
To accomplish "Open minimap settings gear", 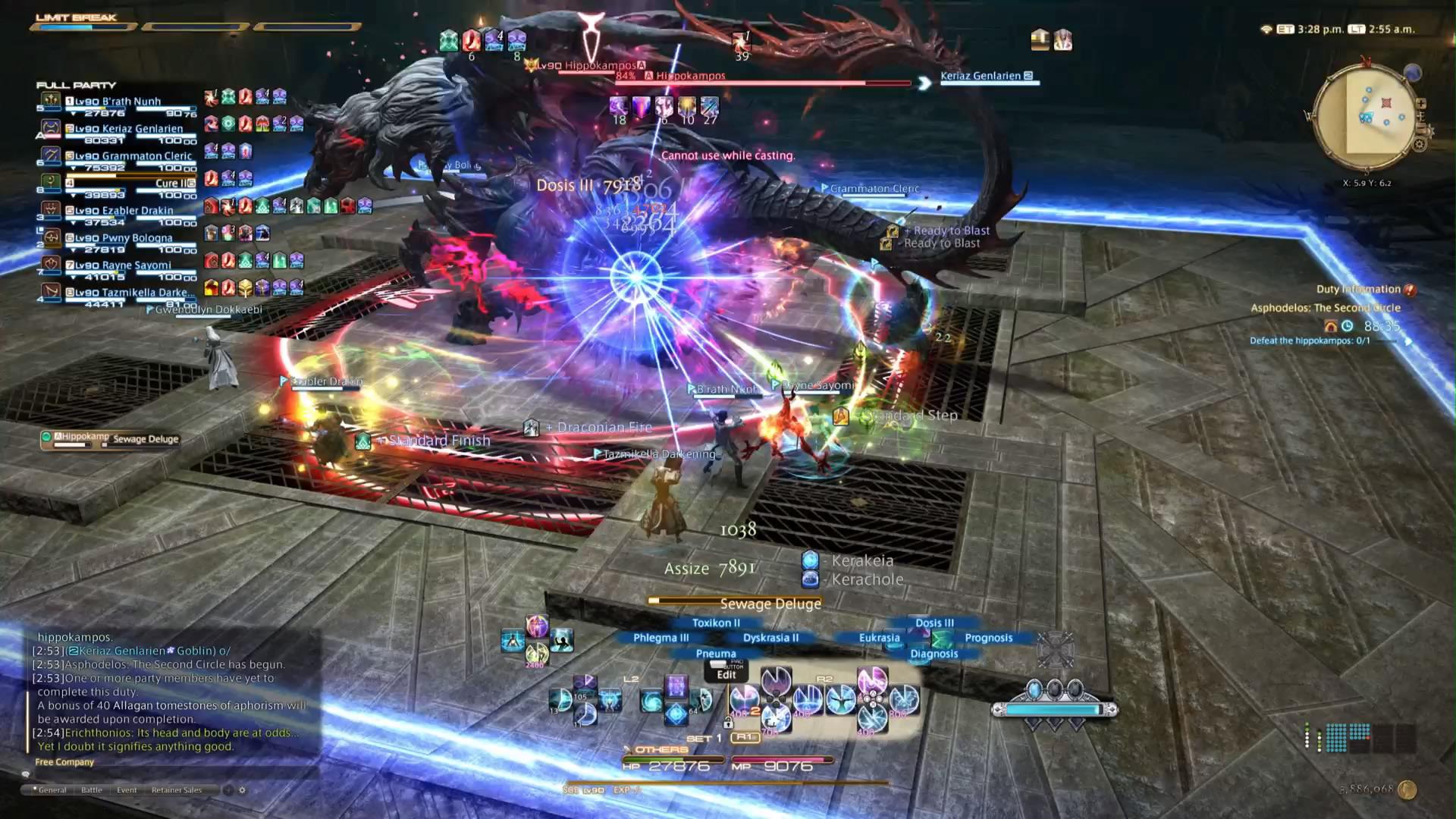I will click(1419, 144).
